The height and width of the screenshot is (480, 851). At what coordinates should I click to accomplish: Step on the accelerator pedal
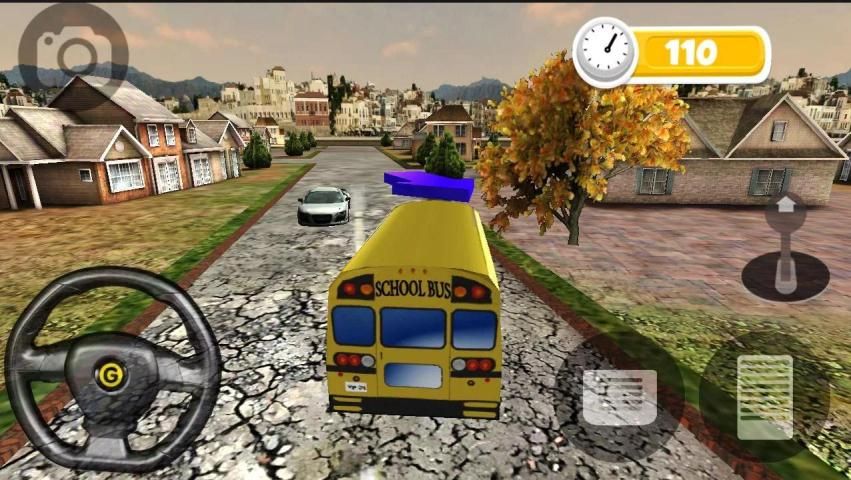[765, 397]
